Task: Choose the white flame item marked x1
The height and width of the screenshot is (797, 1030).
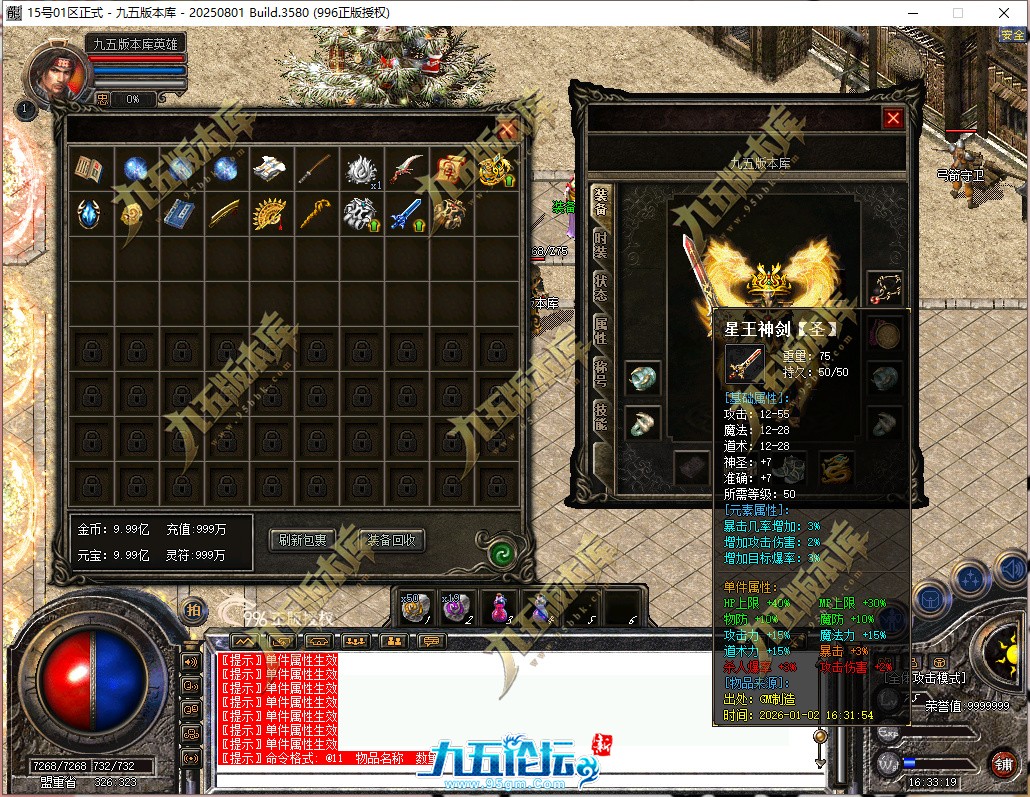Action: point(361,169)
